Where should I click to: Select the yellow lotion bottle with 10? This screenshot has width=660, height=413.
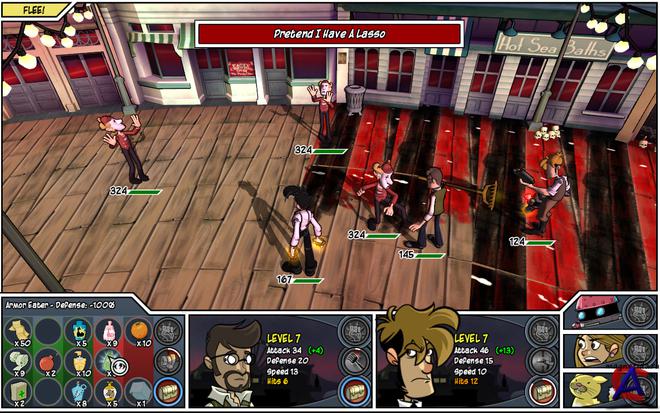tap(79, 361)
